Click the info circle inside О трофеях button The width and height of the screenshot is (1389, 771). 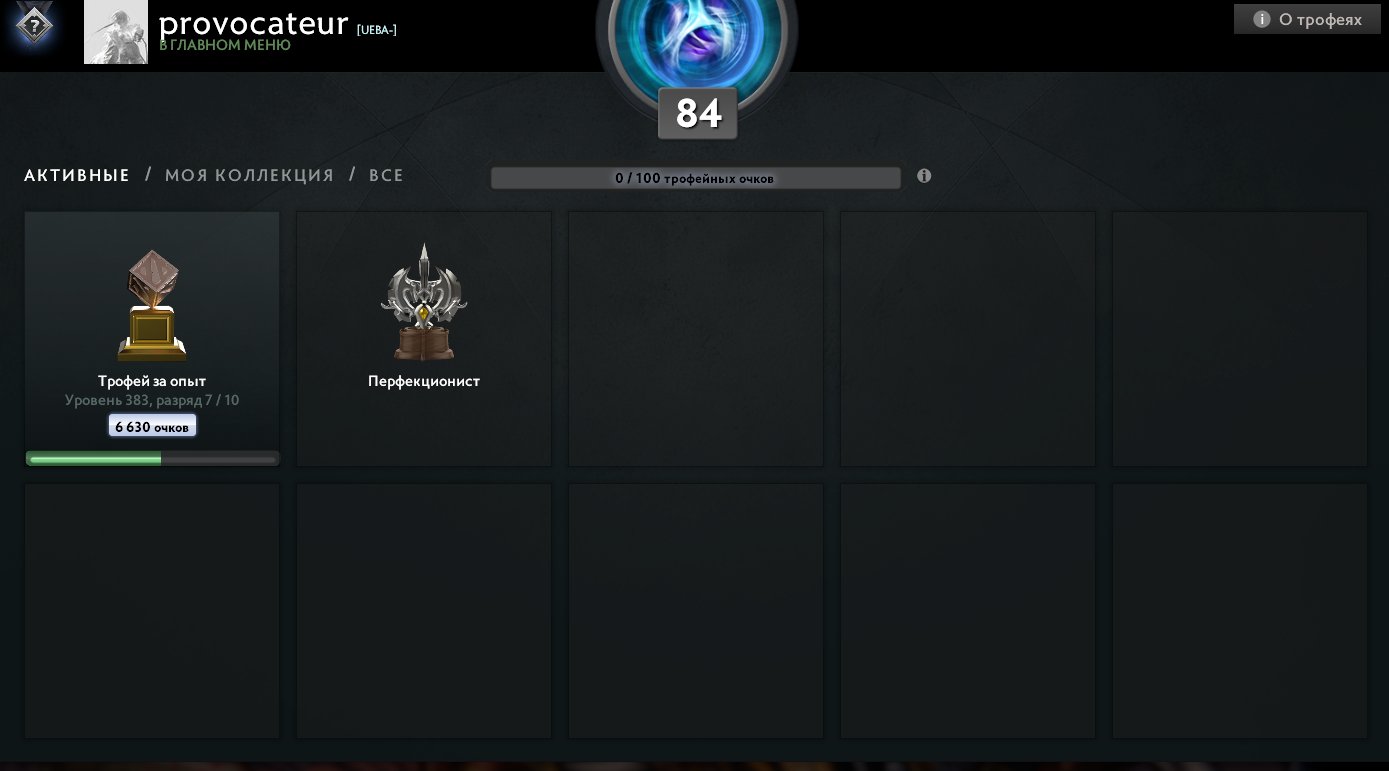pyautogui.click(x=1261, y=18)
